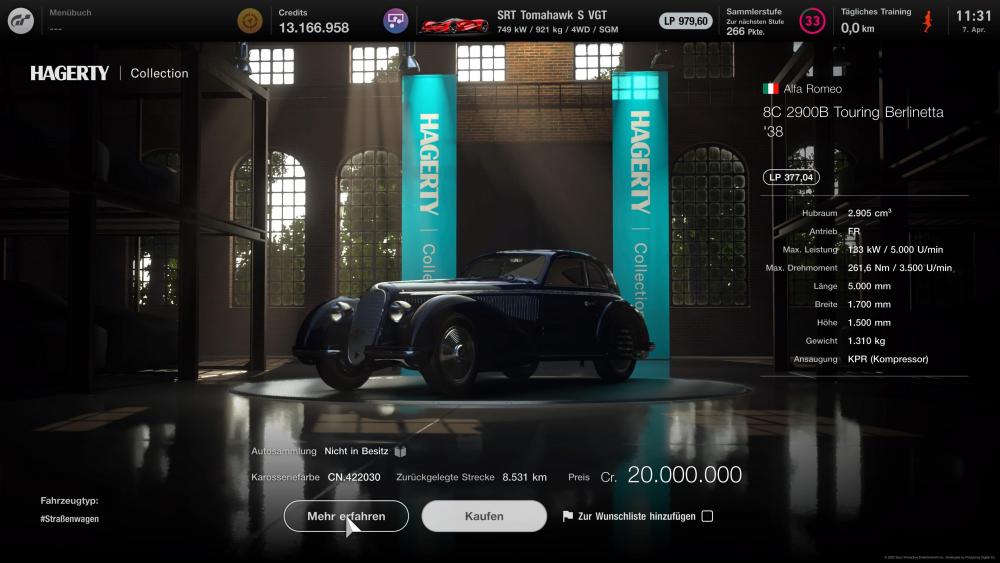Show the Tägliches Training runner icon

(927, 20)
